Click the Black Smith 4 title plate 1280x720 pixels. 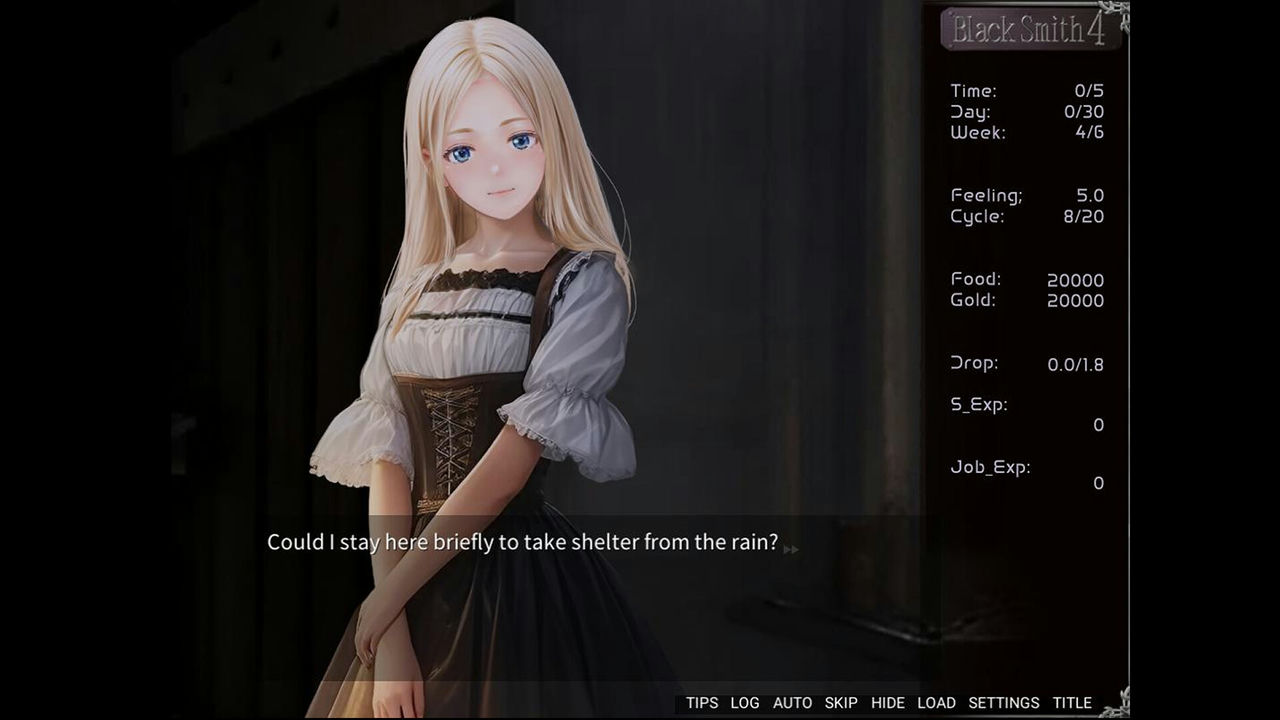point(1030,30)
